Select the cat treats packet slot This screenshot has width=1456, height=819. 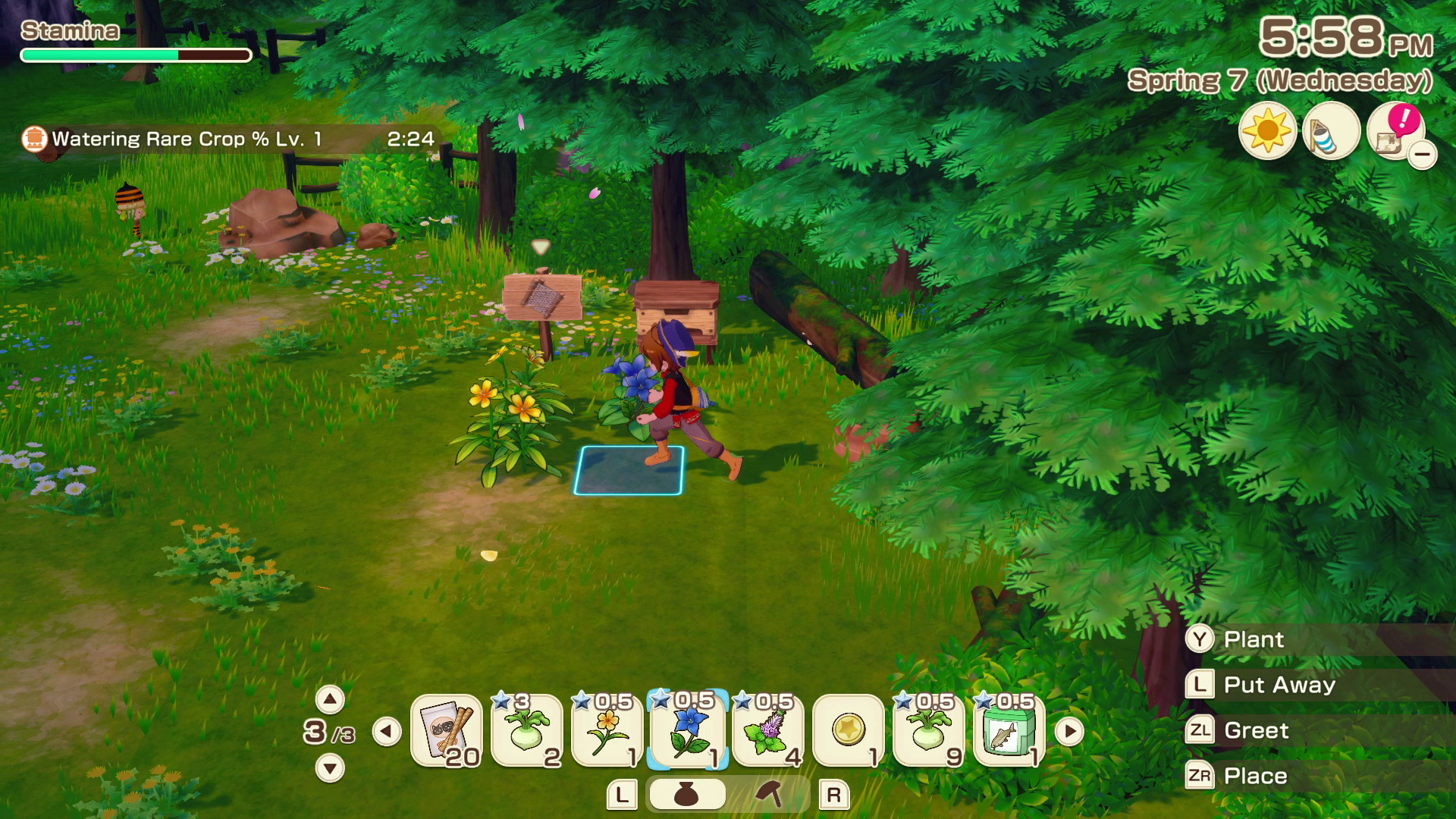[x=447, y=731]
